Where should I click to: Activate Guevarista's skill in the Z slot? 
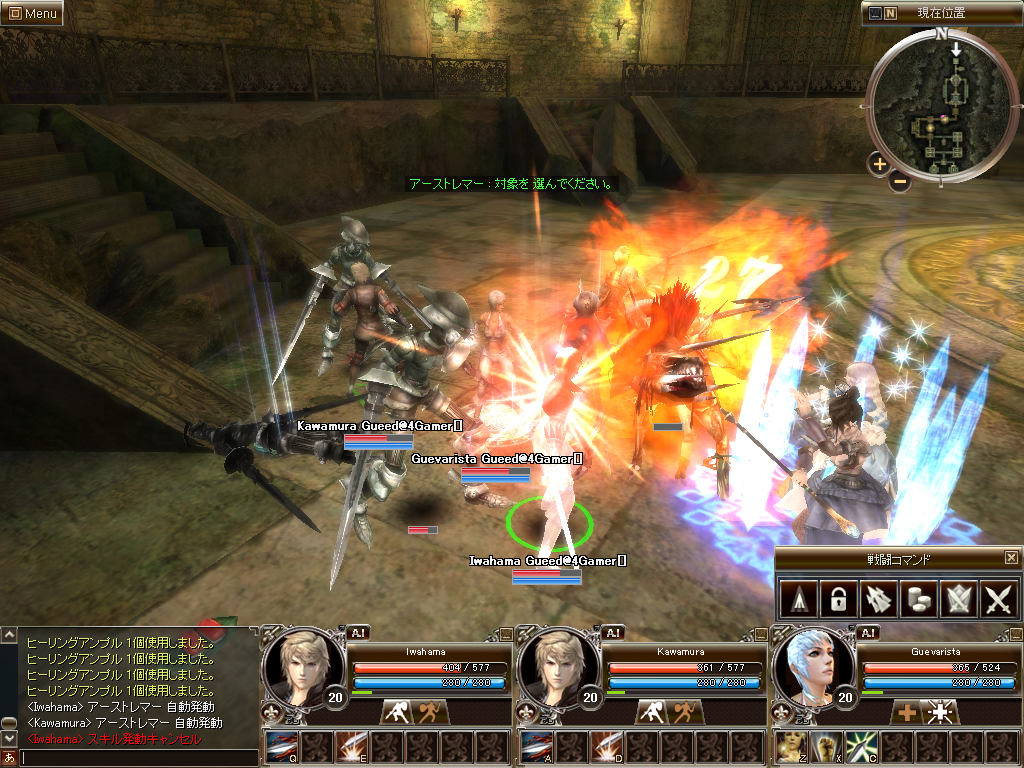pos(791,747)
